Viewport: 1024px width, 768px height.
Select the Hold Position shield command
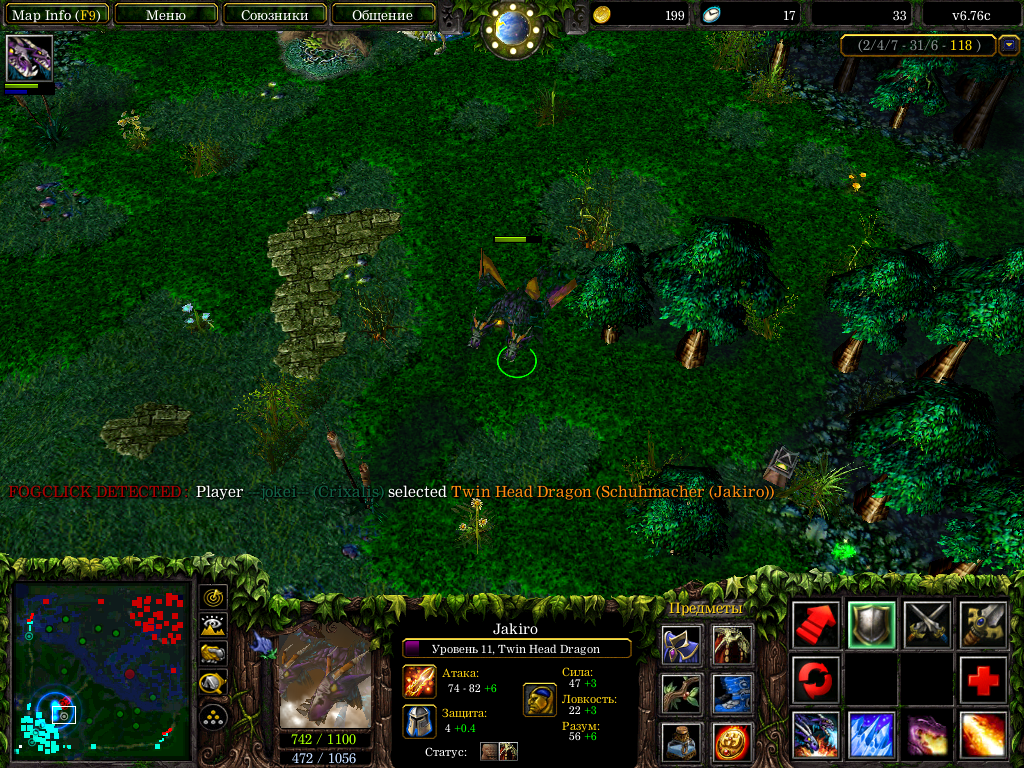(x=871, y=625)
